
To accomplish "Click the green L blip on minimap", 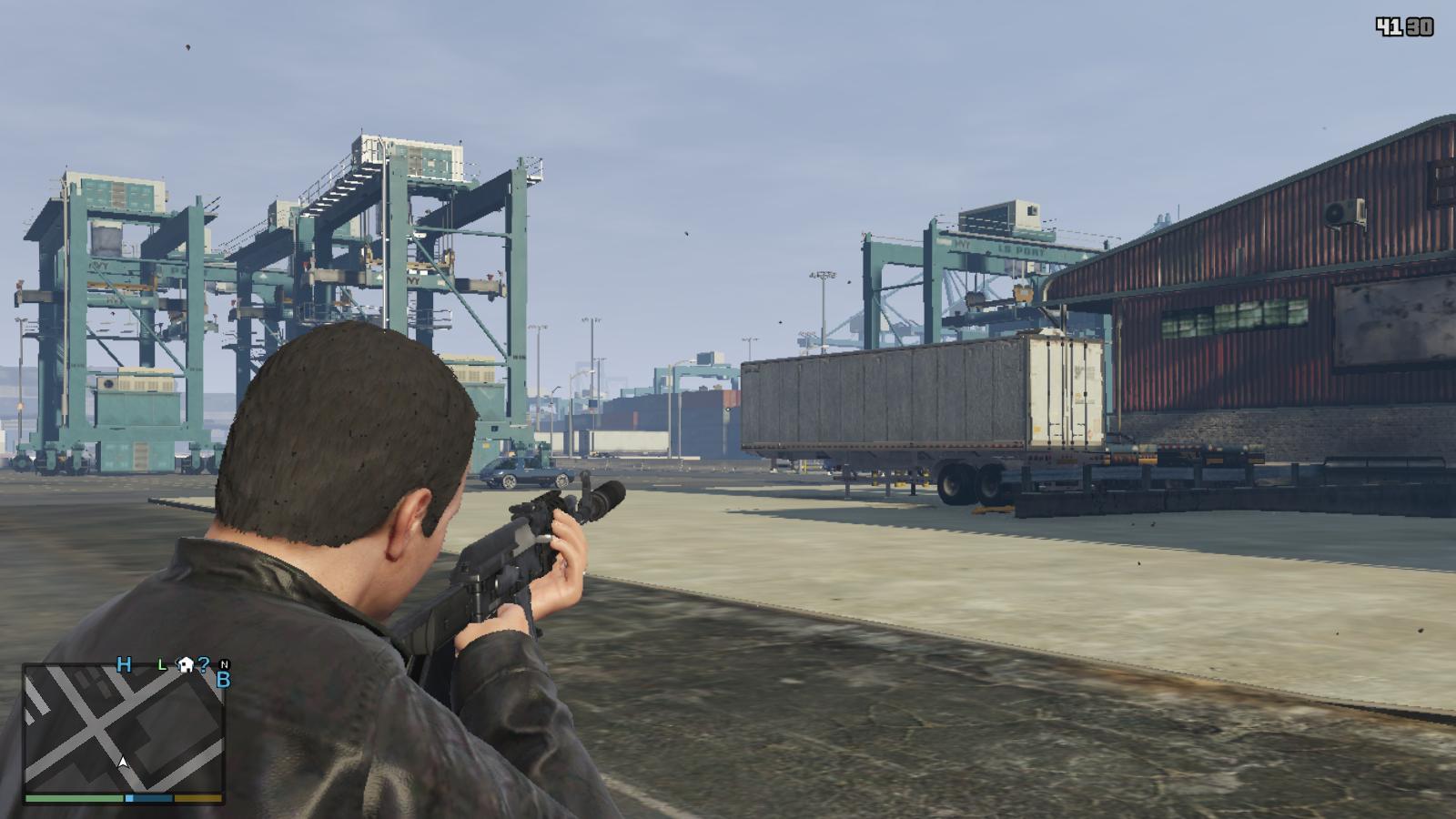I will click(x=162, y=665).
